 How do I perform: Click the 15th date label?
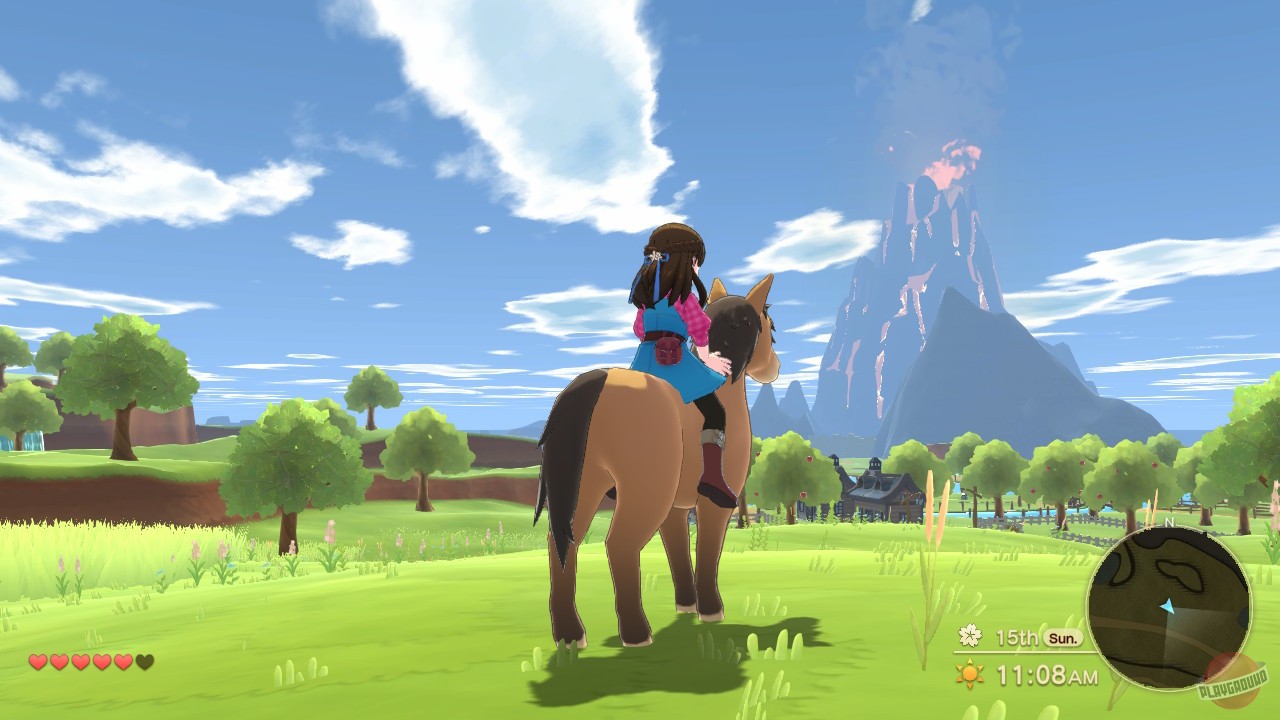coord(1017,637)
